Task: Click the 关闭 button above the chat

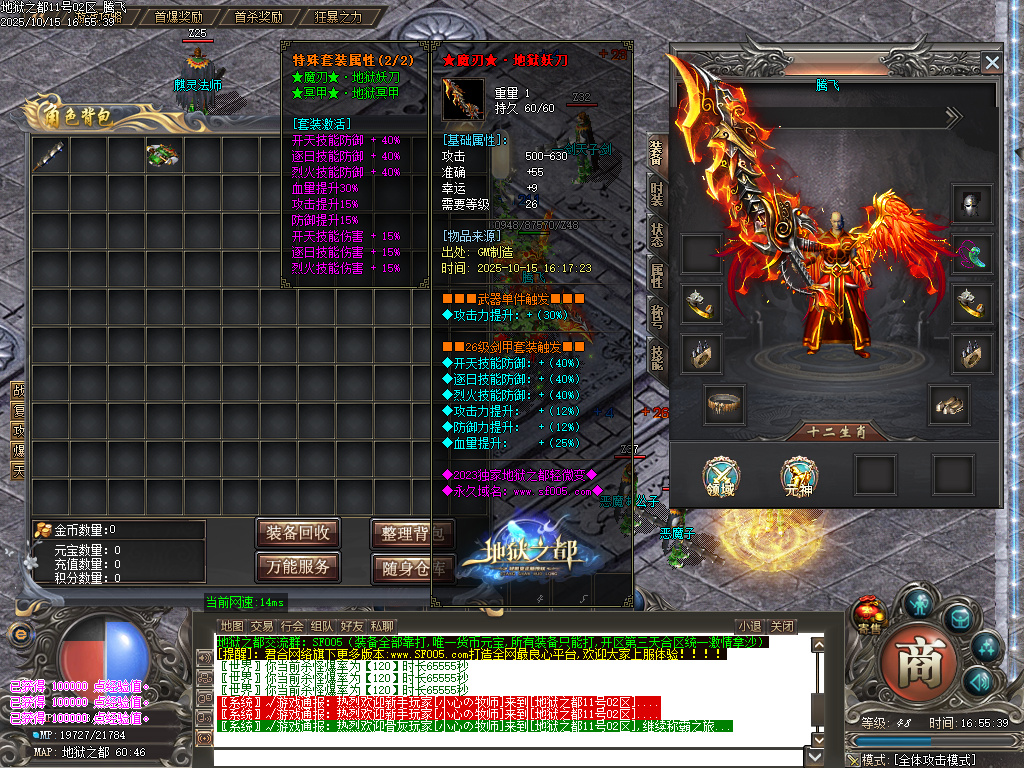Action: [783, 626]
